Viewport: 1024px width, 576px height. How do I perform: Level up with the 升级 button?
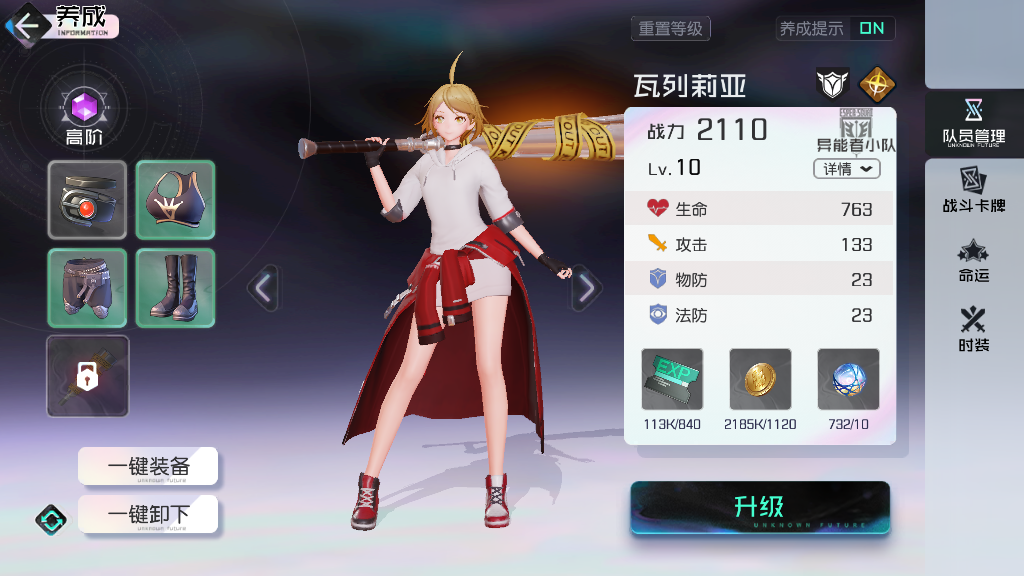click(x=759, y=508)
